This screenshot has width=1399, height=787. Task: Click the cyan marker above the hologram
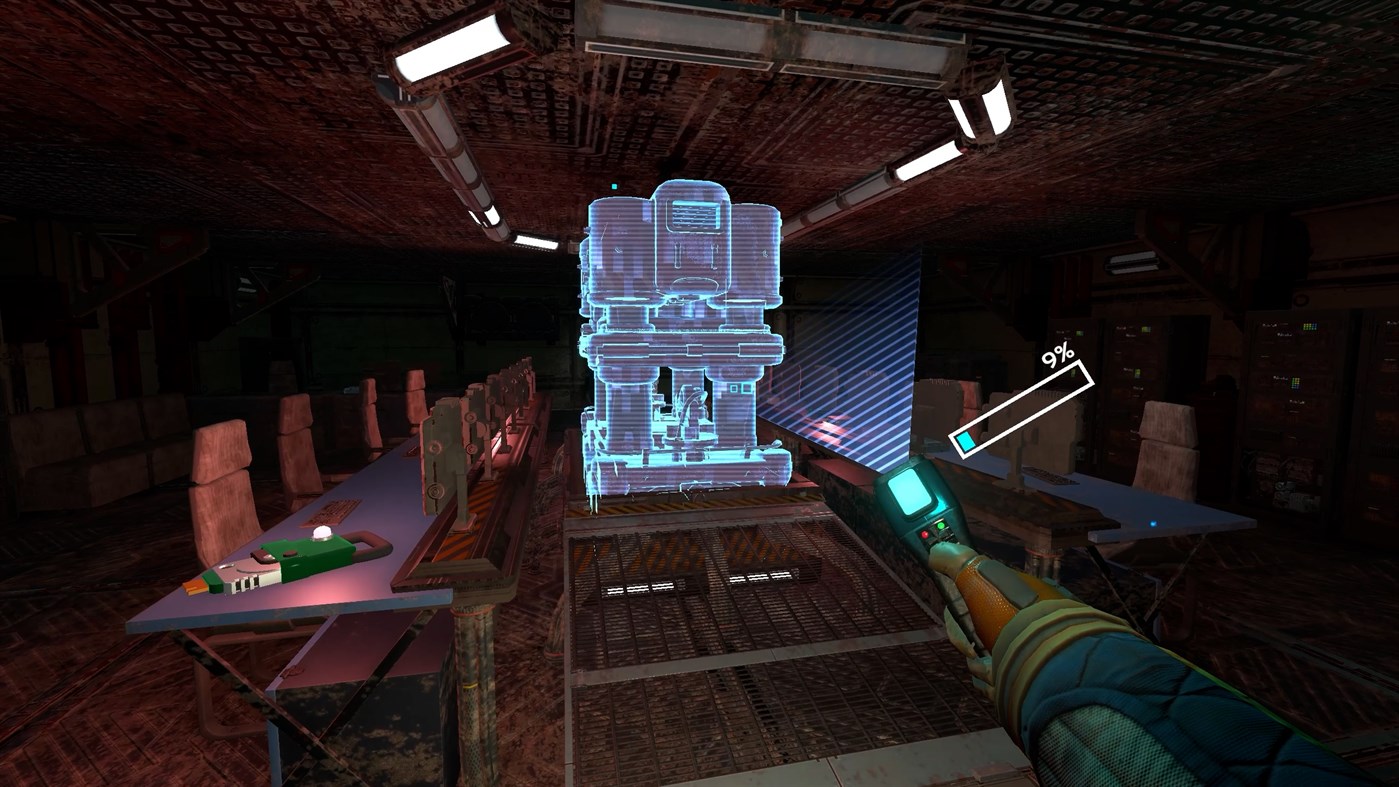(615, 184)
